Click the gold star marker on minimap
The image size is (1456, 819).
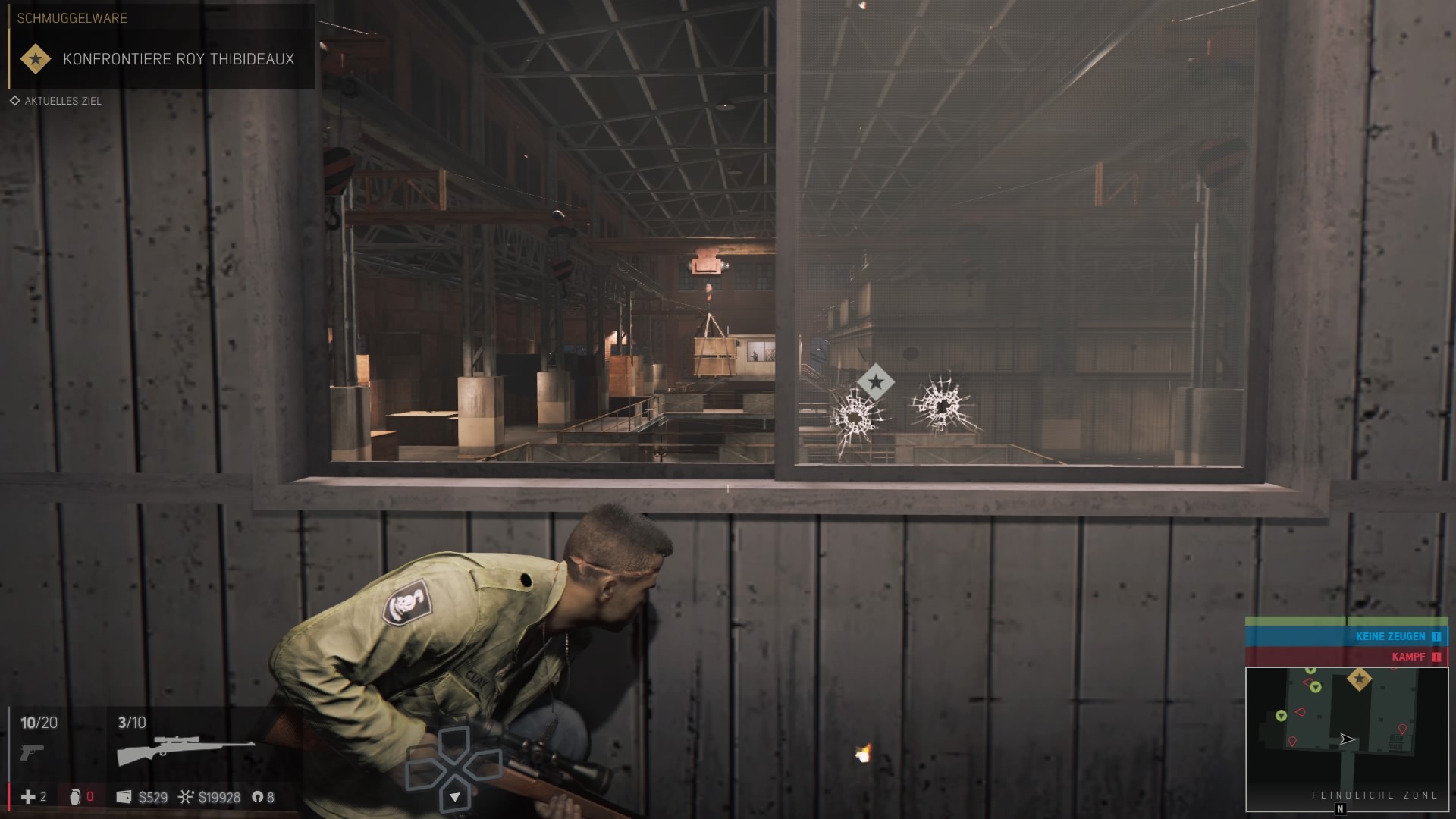pos(1358,679)
